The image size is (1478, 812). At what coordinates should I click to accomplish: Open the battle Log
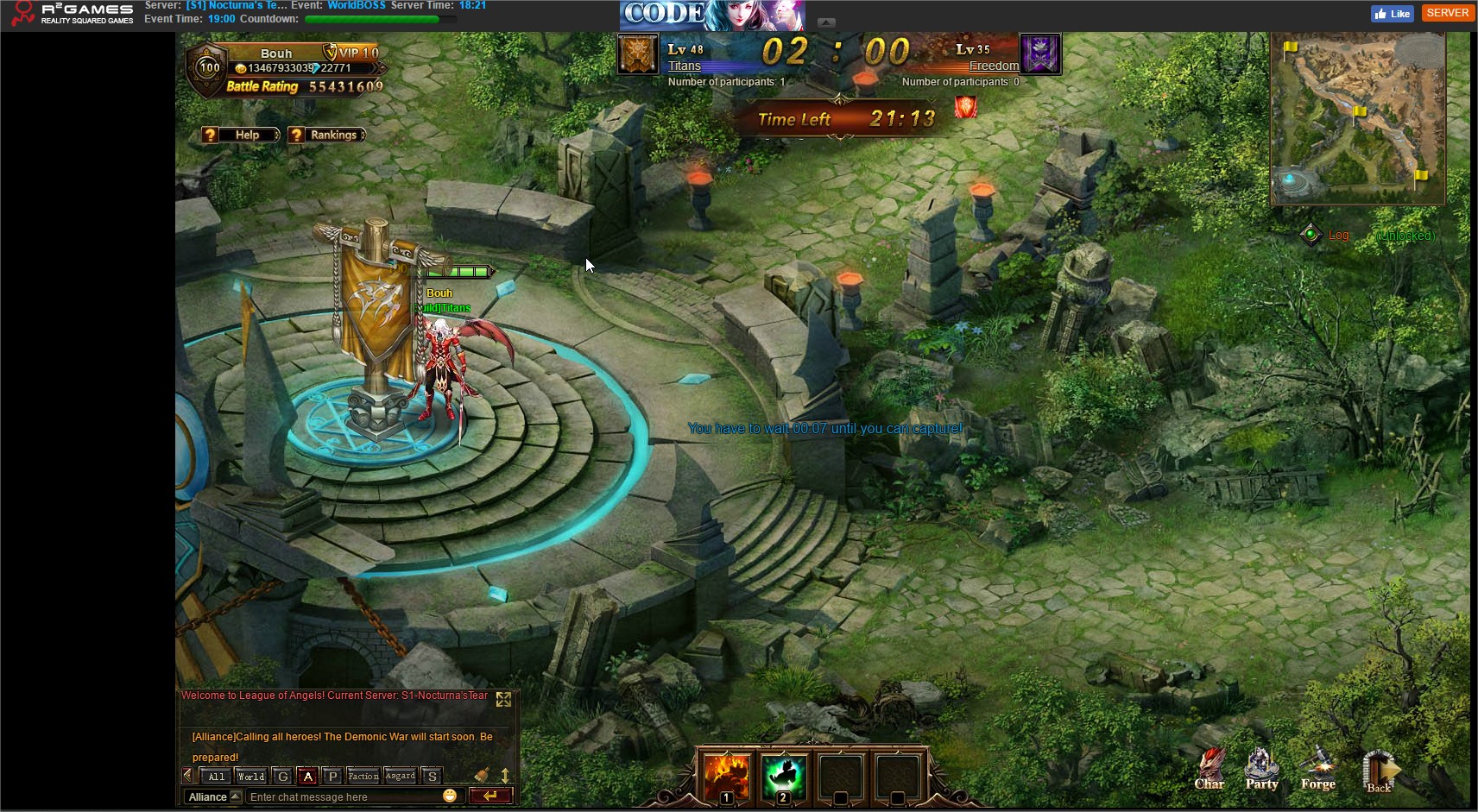point(1337,235)
